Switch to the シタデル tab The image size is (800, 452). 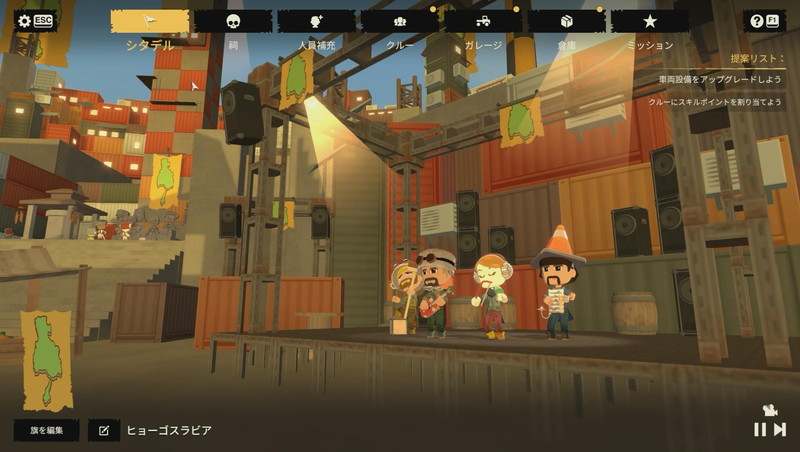pyautogui.click(x=150, y=21)
